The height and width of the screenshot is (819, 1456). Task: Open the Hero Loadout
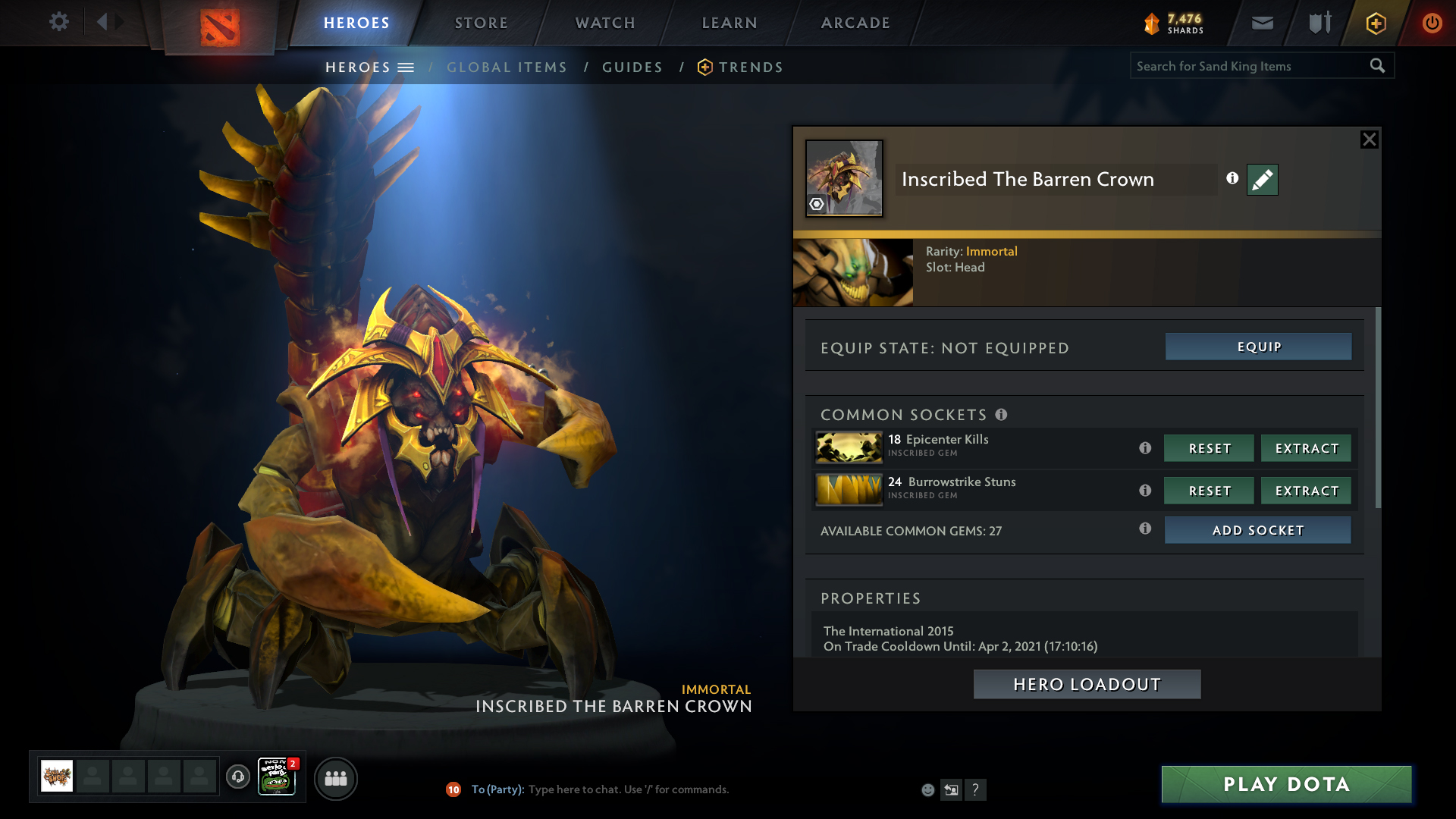tap(1087, 684)
